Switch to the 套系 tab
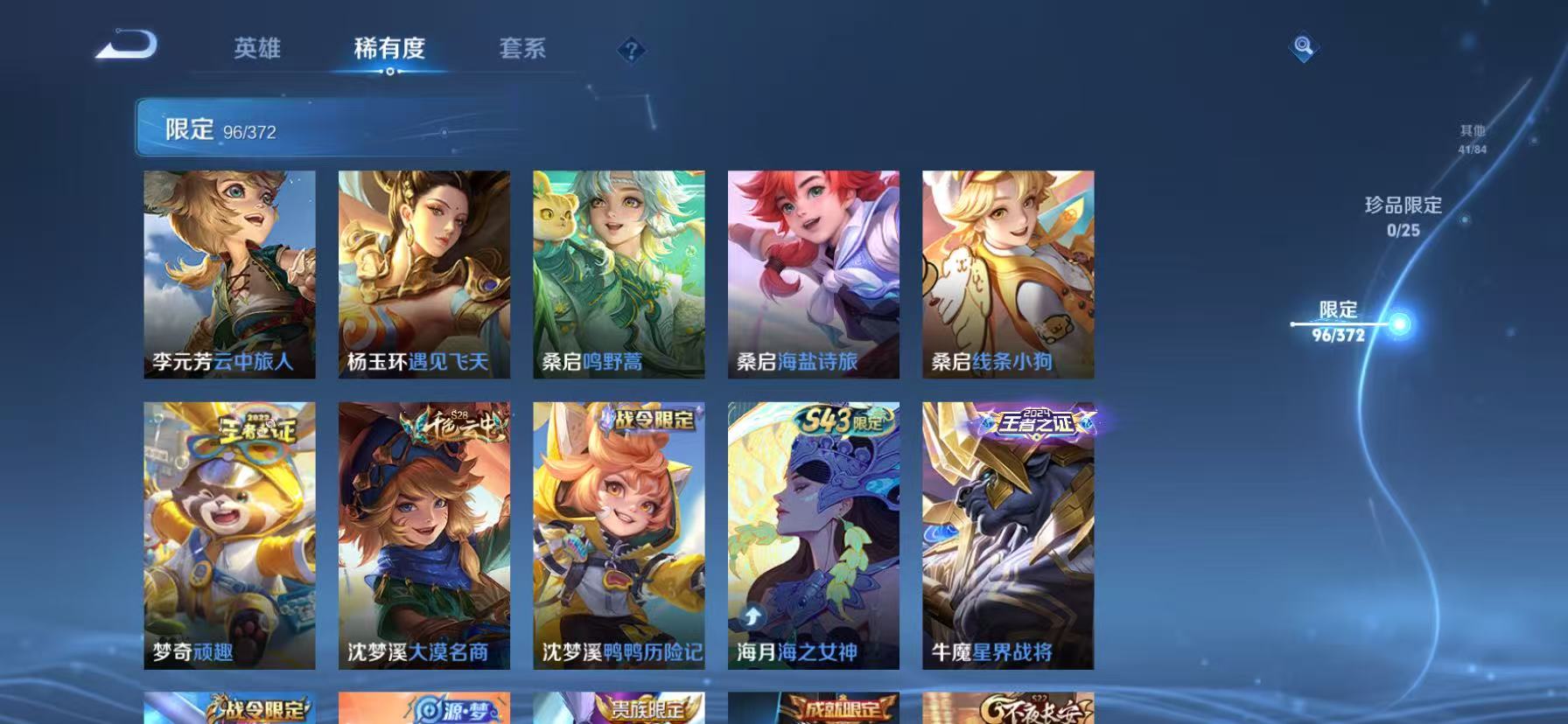 point(522,49)
